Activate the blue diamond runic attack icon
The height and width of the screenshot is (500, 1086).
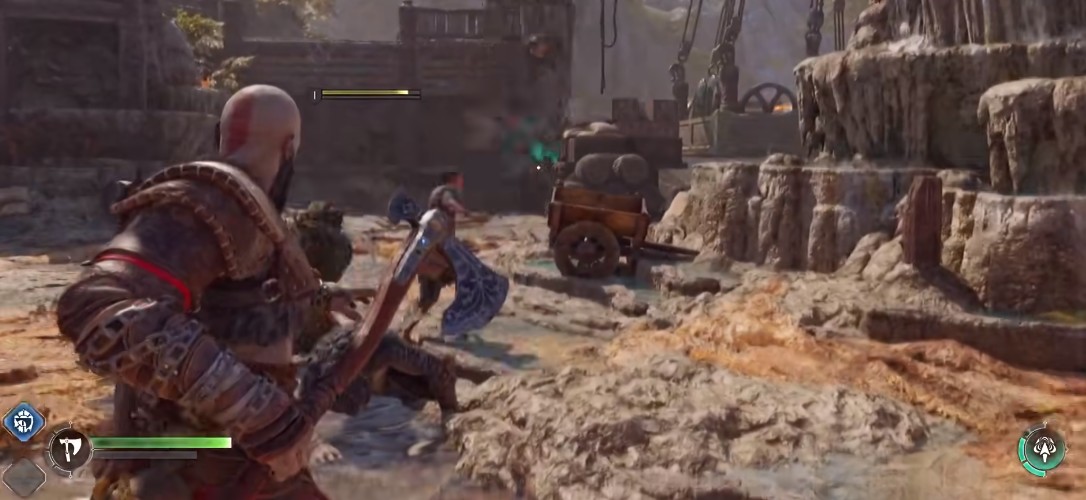tap(24, 422)
